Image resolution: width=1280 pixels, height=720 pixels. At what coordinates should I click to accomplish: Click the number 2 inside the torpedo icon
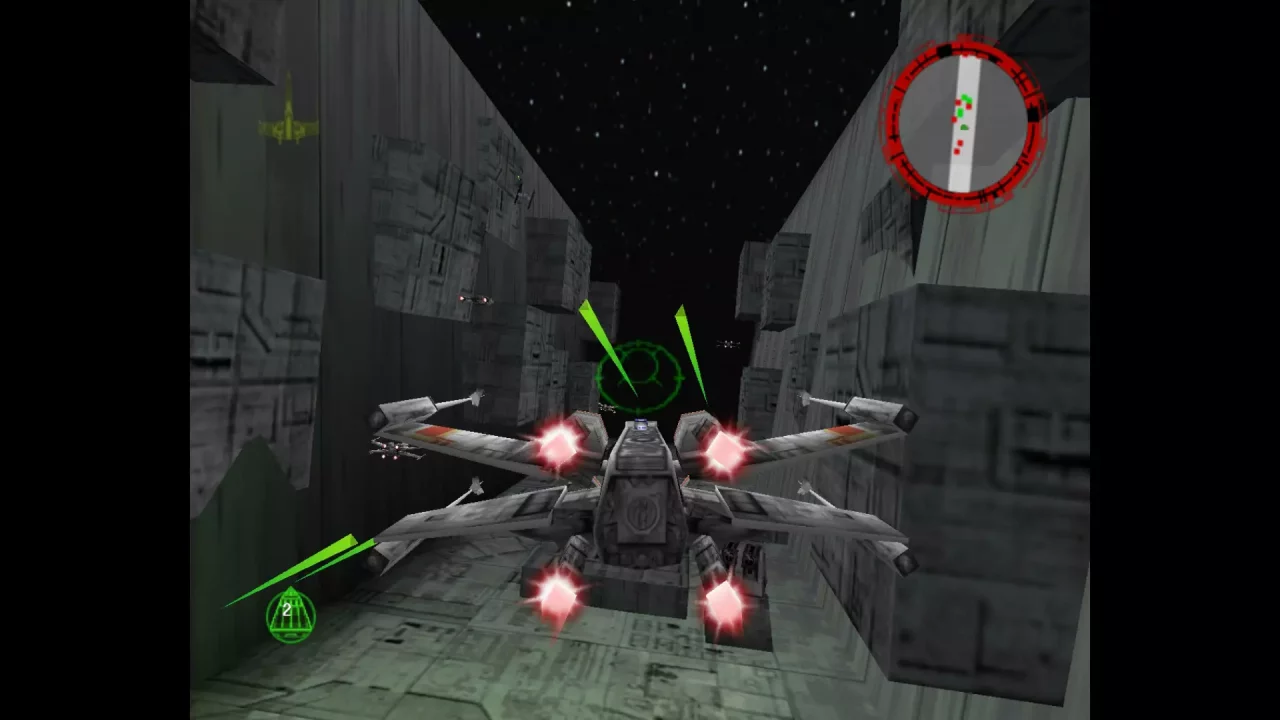287,608
